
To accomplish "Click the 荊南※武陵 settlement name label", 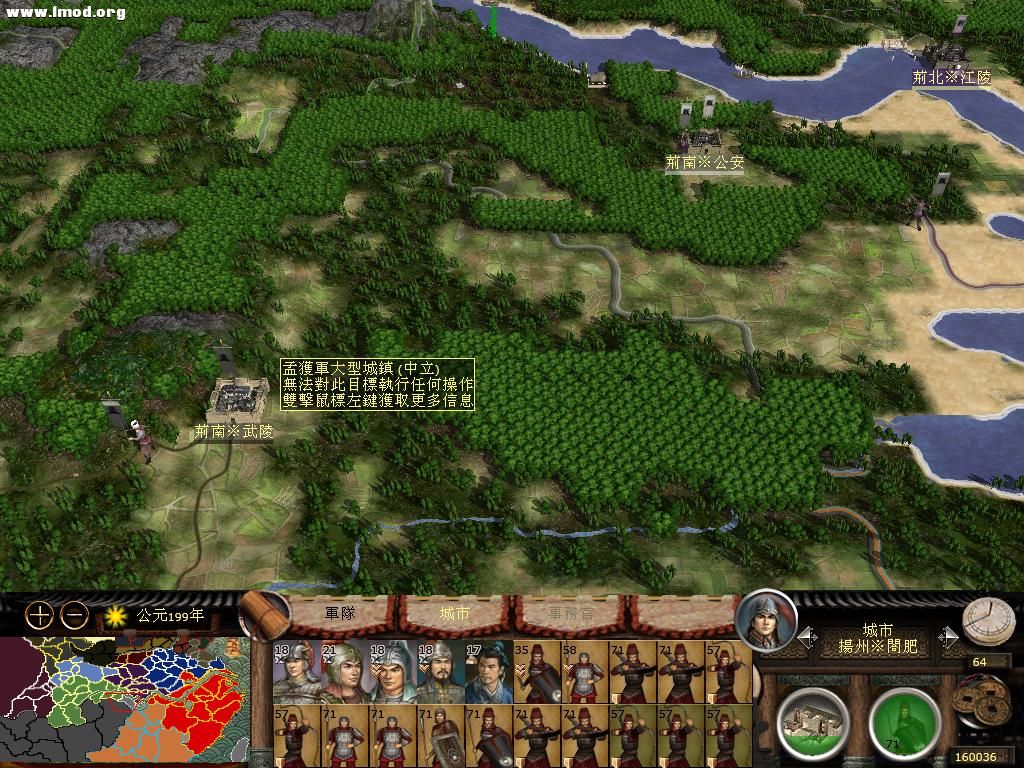I will point(233,432).
